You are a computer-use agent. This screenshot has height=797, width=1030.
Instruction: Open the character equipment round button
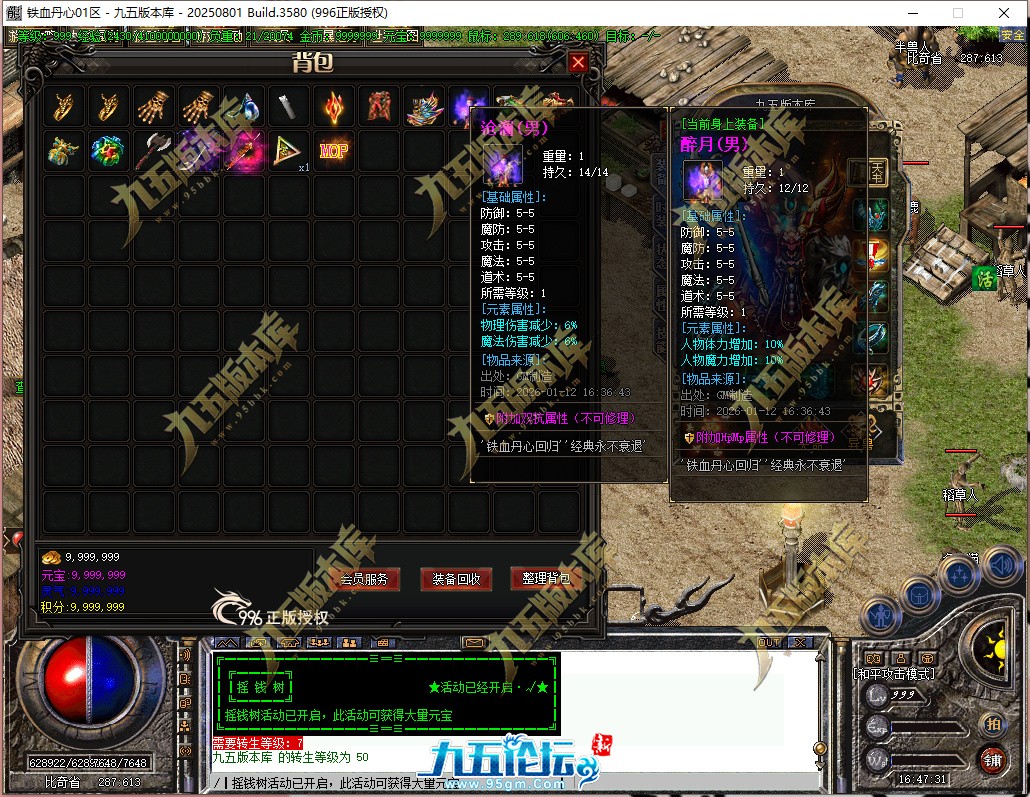pos(880,614)
